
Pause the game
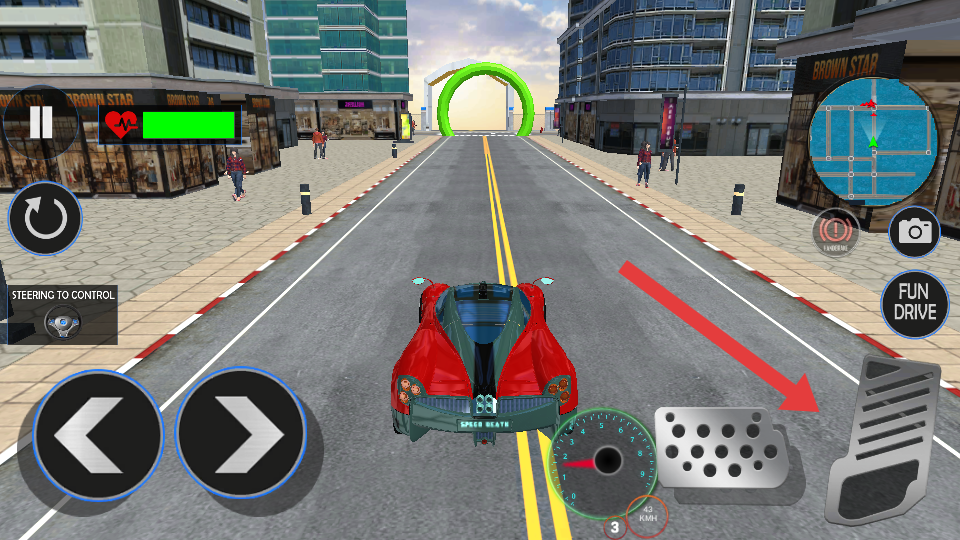pos(40,123)
